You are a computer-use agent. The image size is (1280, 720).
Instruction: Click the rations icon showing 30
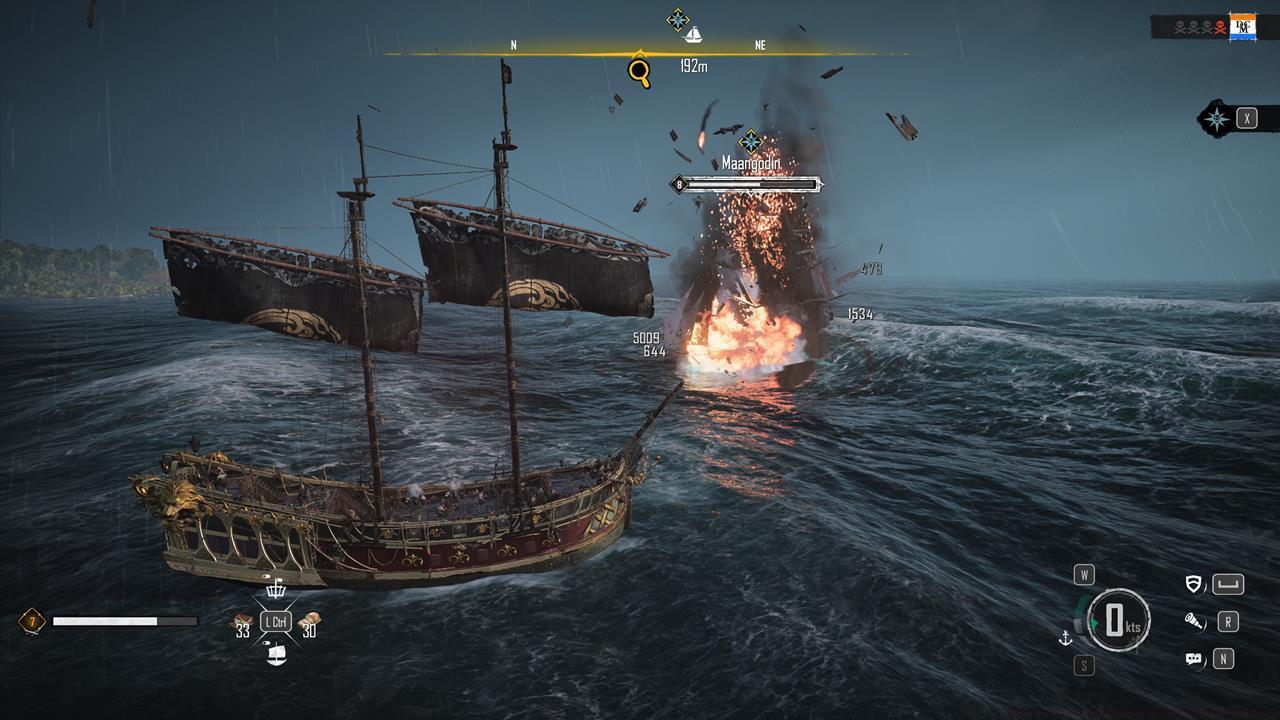click(311, 618)
